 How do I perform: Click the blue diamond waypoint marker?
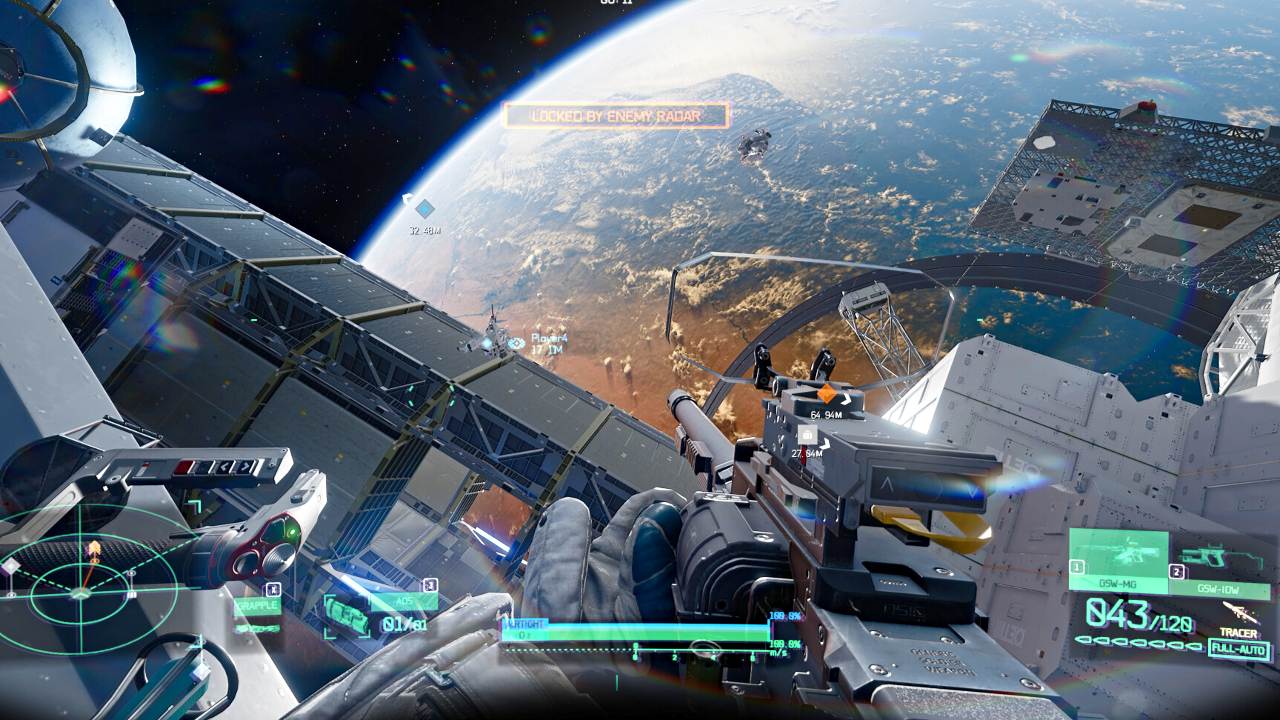pos(425,208)
